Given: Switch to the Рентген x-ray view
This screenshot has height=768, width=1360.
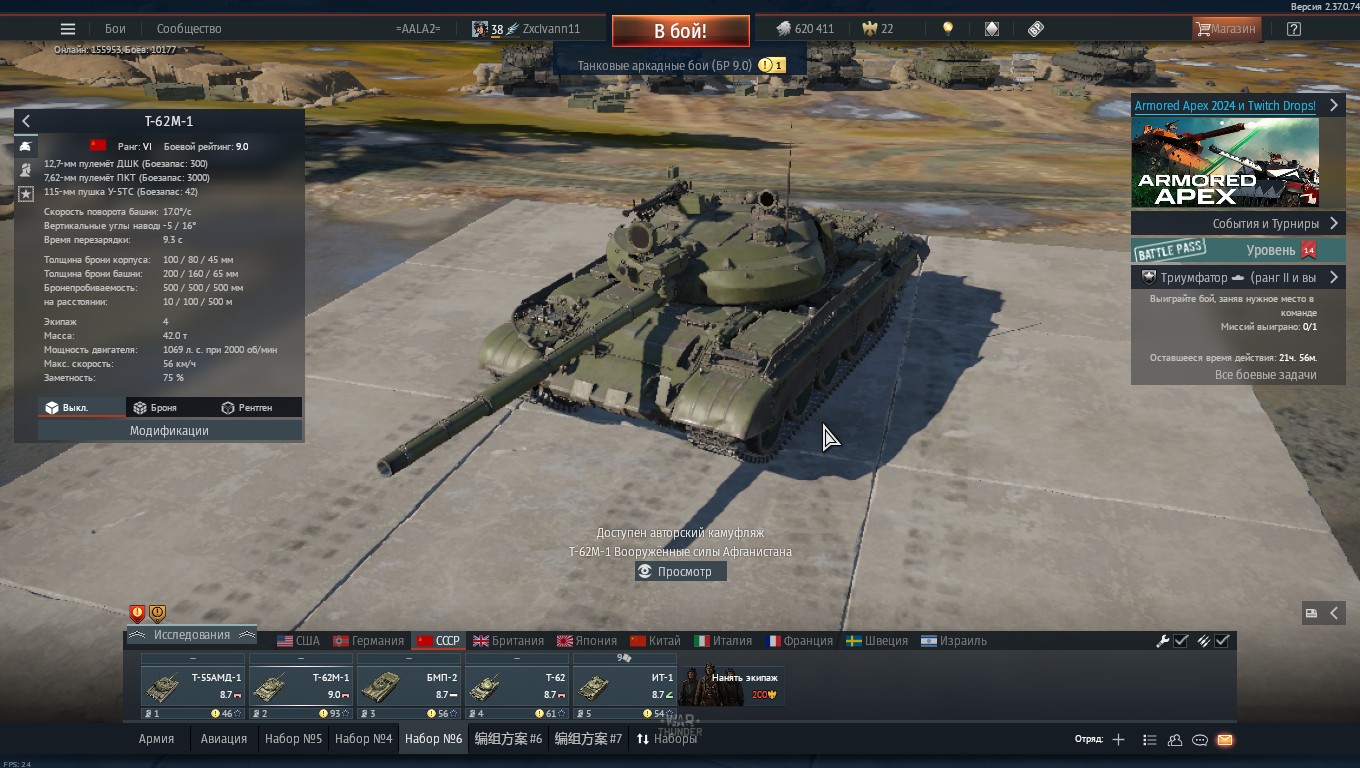Looking at the screenshot, I should point(247,408).
